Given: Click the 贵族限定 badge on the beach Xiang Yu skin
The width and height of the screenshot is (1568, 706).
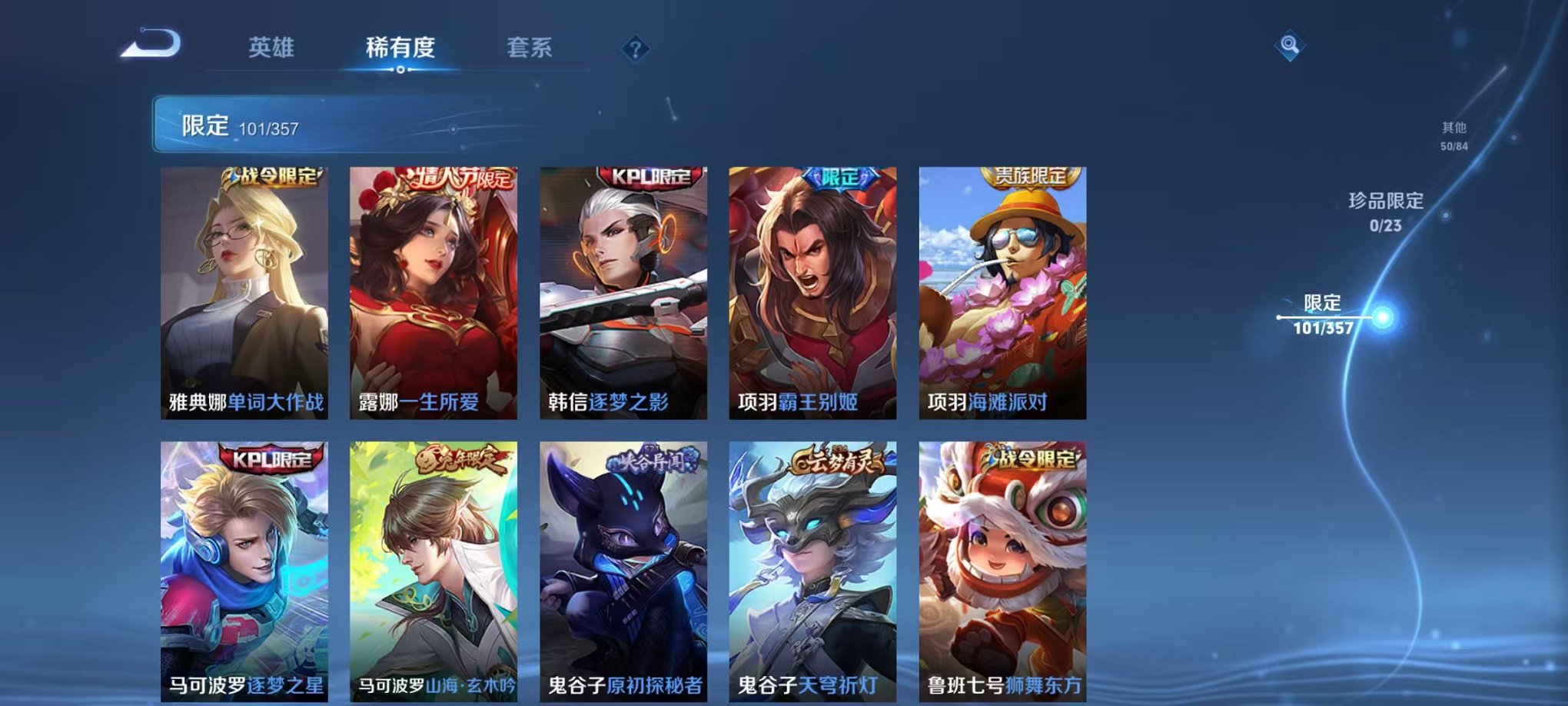Looking at the screenshot, I should coord(1026,177).
